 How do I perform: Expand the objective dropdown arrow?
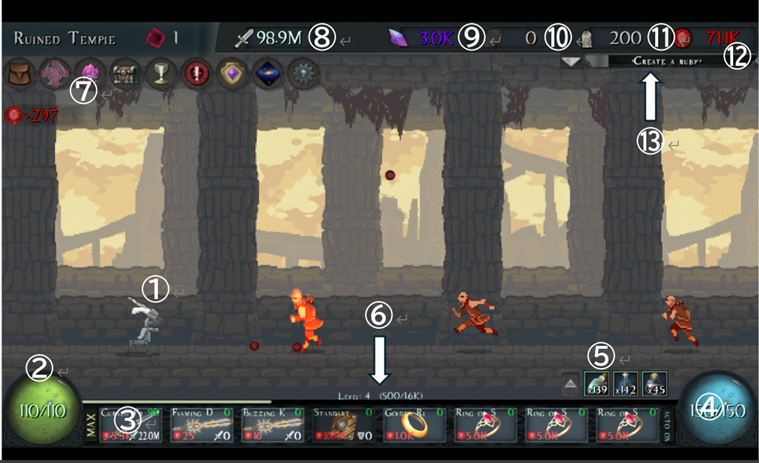point(569,61)
